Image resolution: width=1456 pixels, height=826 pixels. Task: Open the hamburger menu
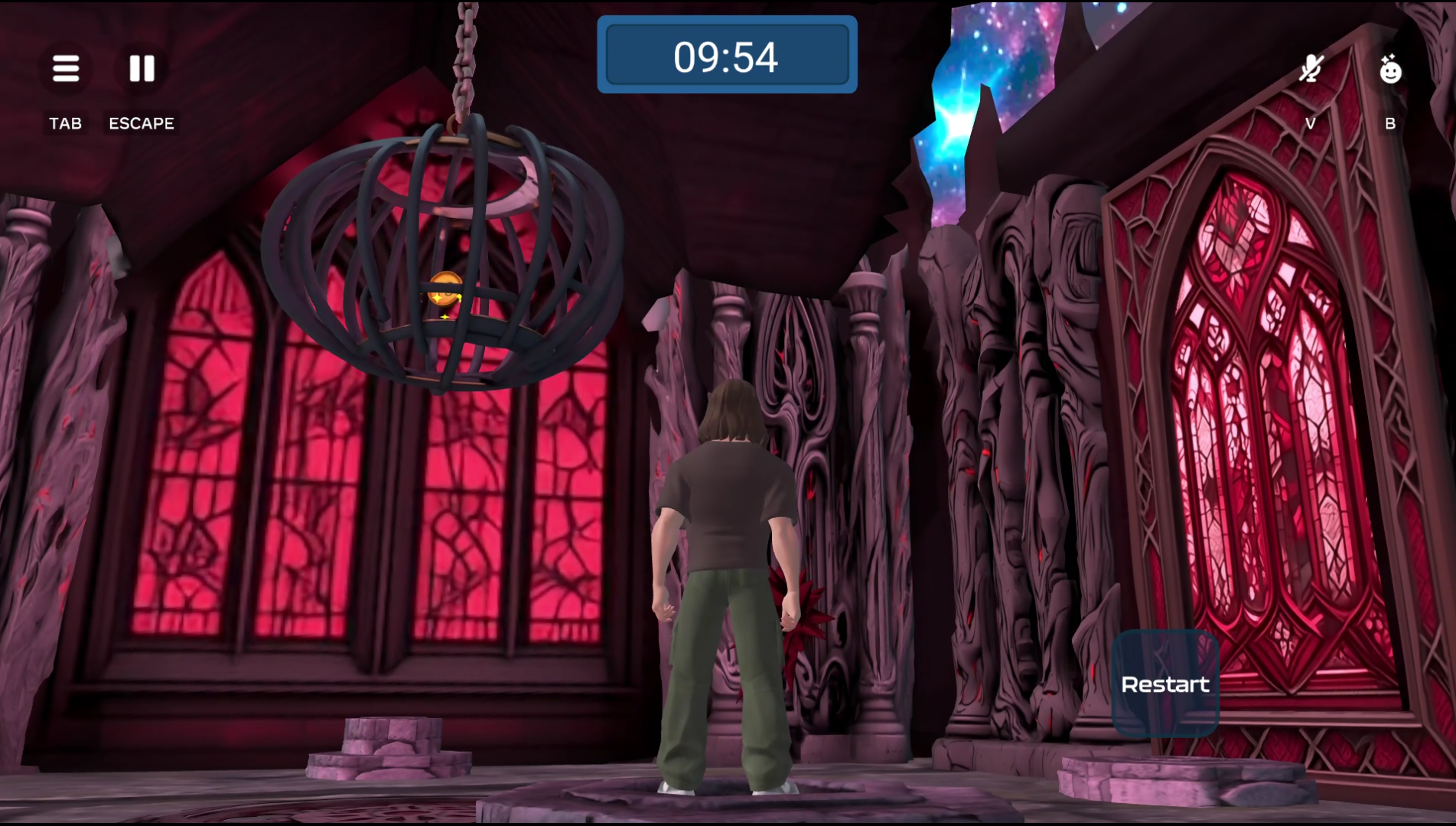(x=66, y=69)
